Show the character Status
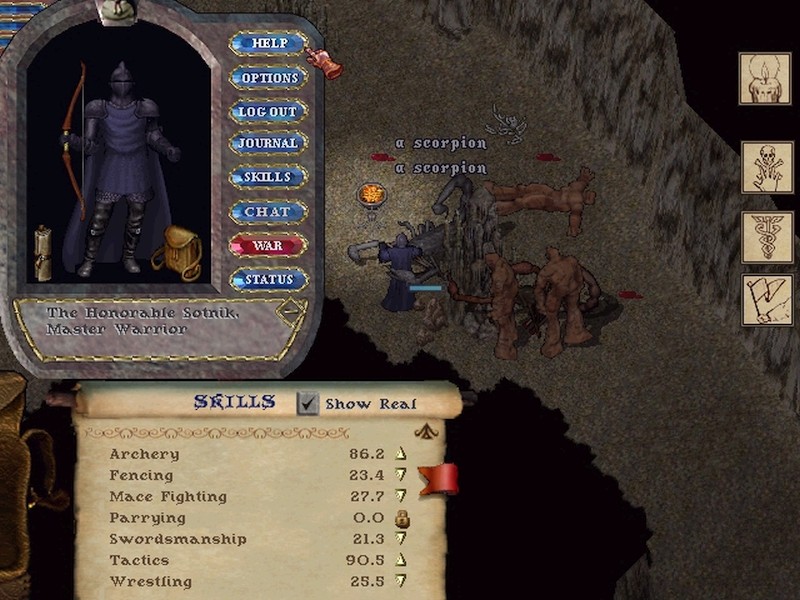This screenshot has height=600, width=800. coord(268,280)
